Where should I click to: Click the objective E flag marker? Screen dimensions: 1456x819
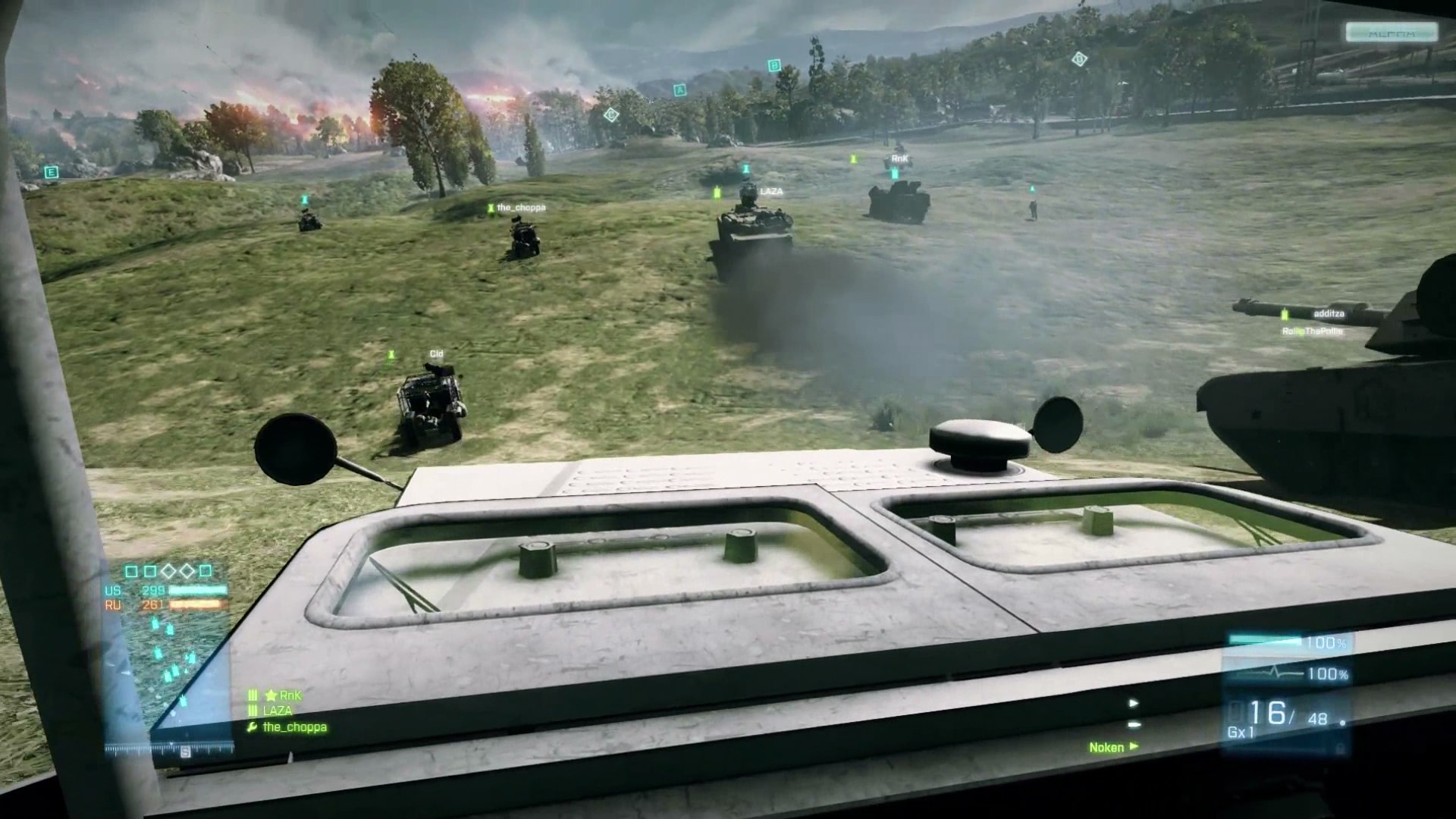(51, 172)
